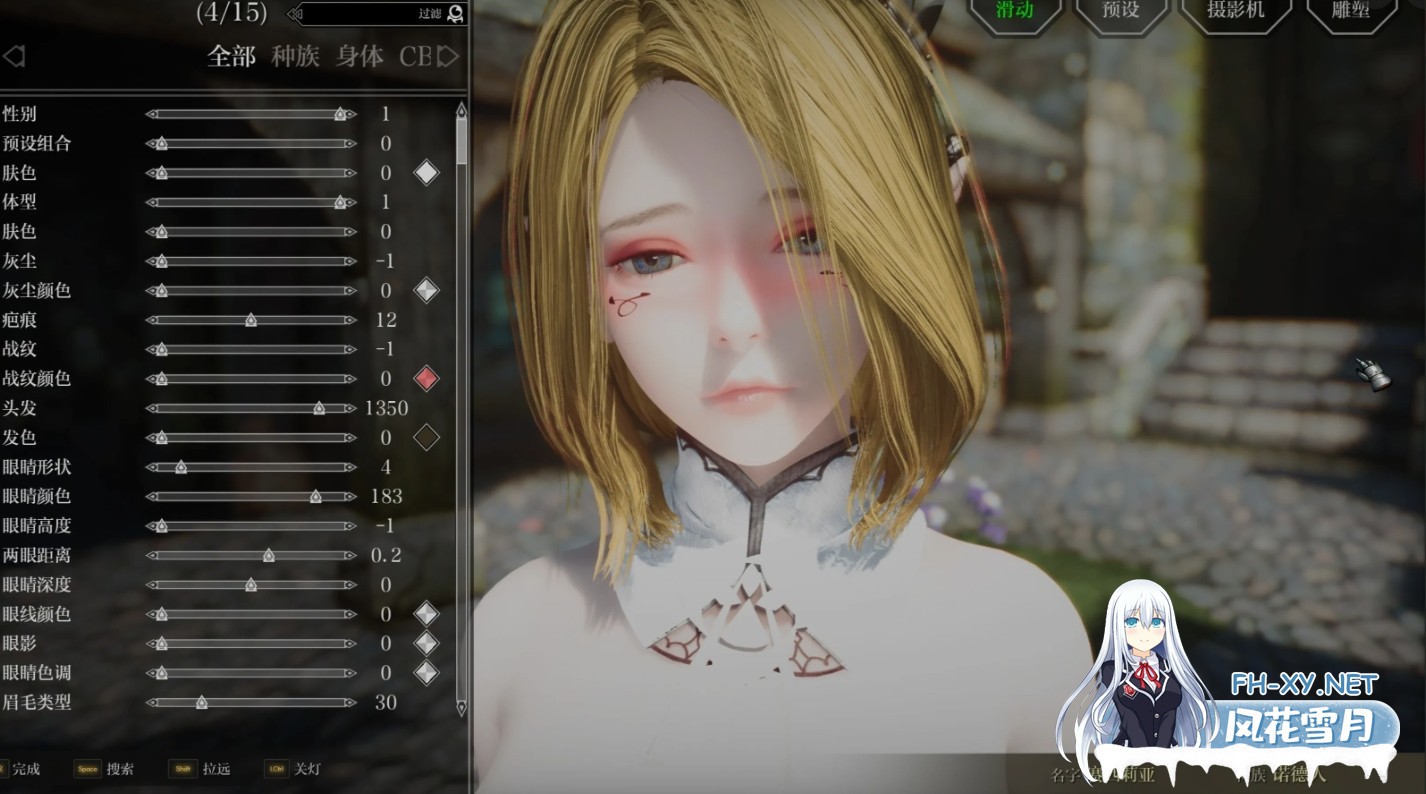This screenshot has height=794, width=1426.
Task: Expand hidden category tabs with the chevron after CB
Action: 450,56
